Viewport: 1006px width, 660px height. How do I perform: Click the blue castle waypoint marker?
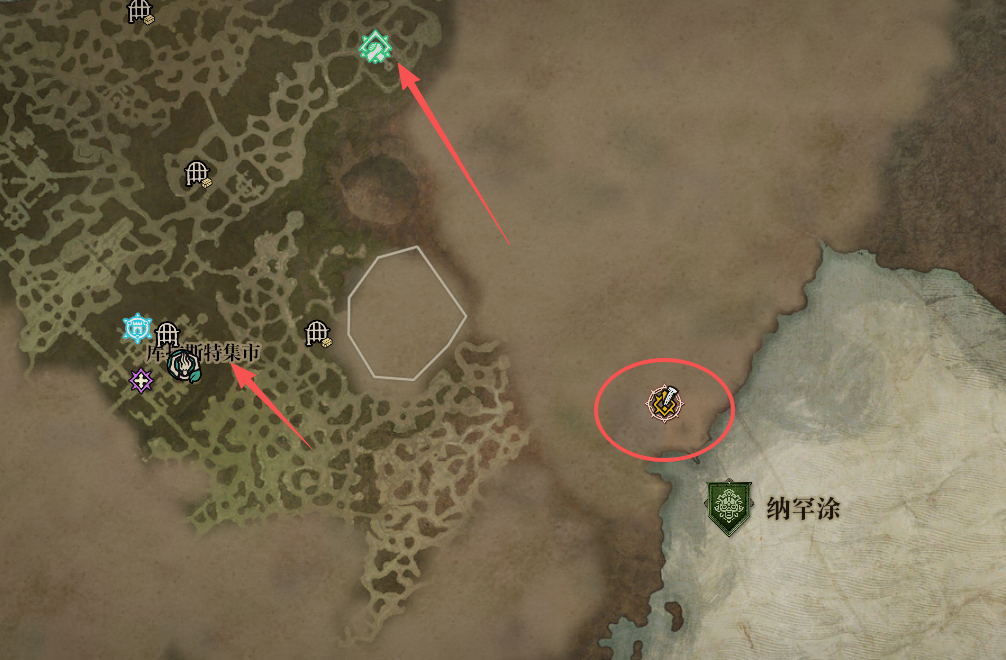(x=137, y=328)
